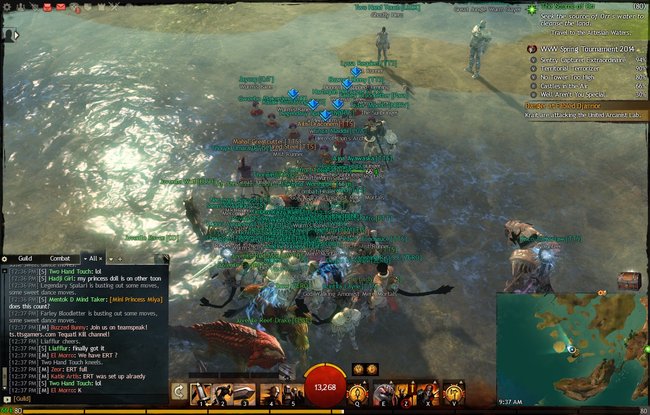The width and height of the screenshot is (650, 415).
Task: Click the weapon swap button
Action: (178, 393)
